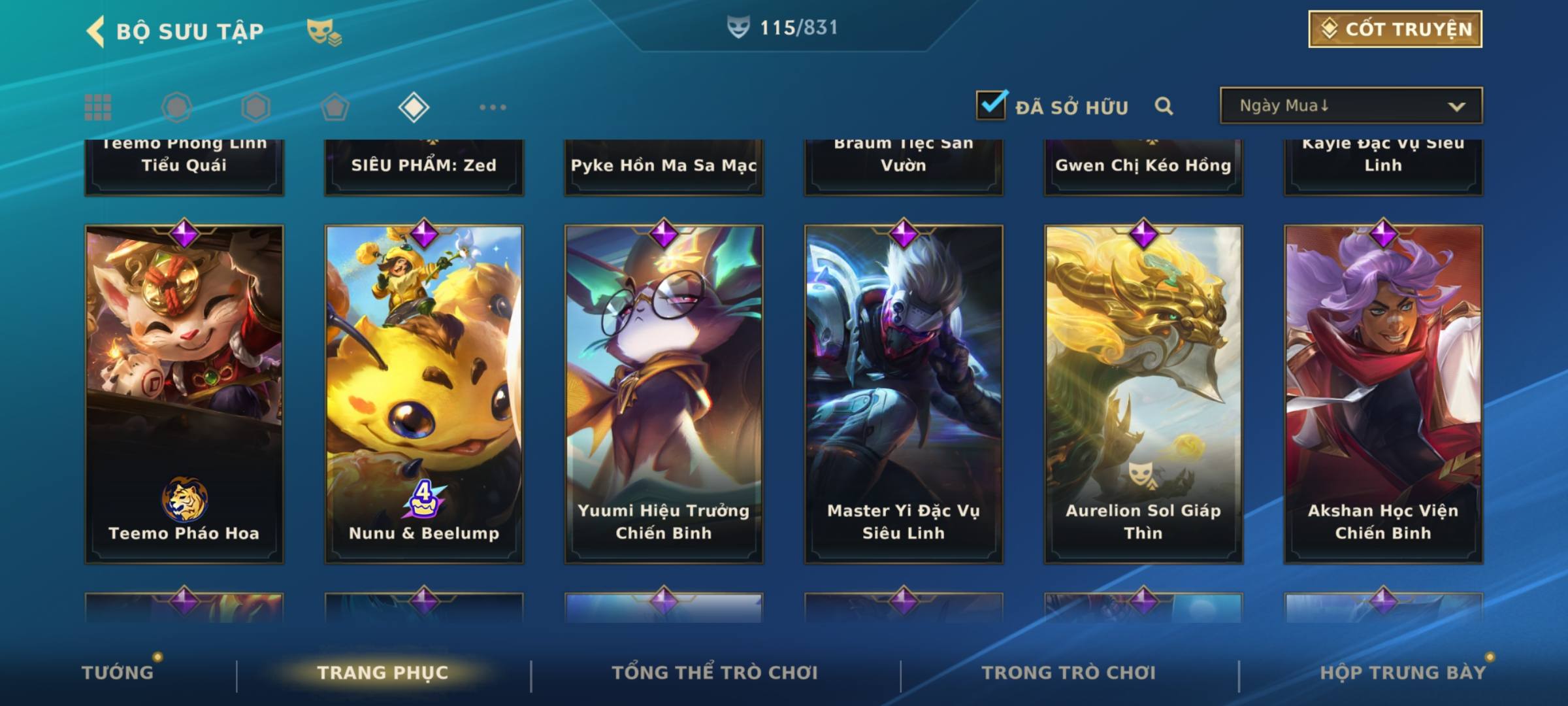Go back from Bộ Sưu Tập
Image resolution: width=1568 pixels, height=706 pixels.
pyautogui.click(x=95, y=31)
